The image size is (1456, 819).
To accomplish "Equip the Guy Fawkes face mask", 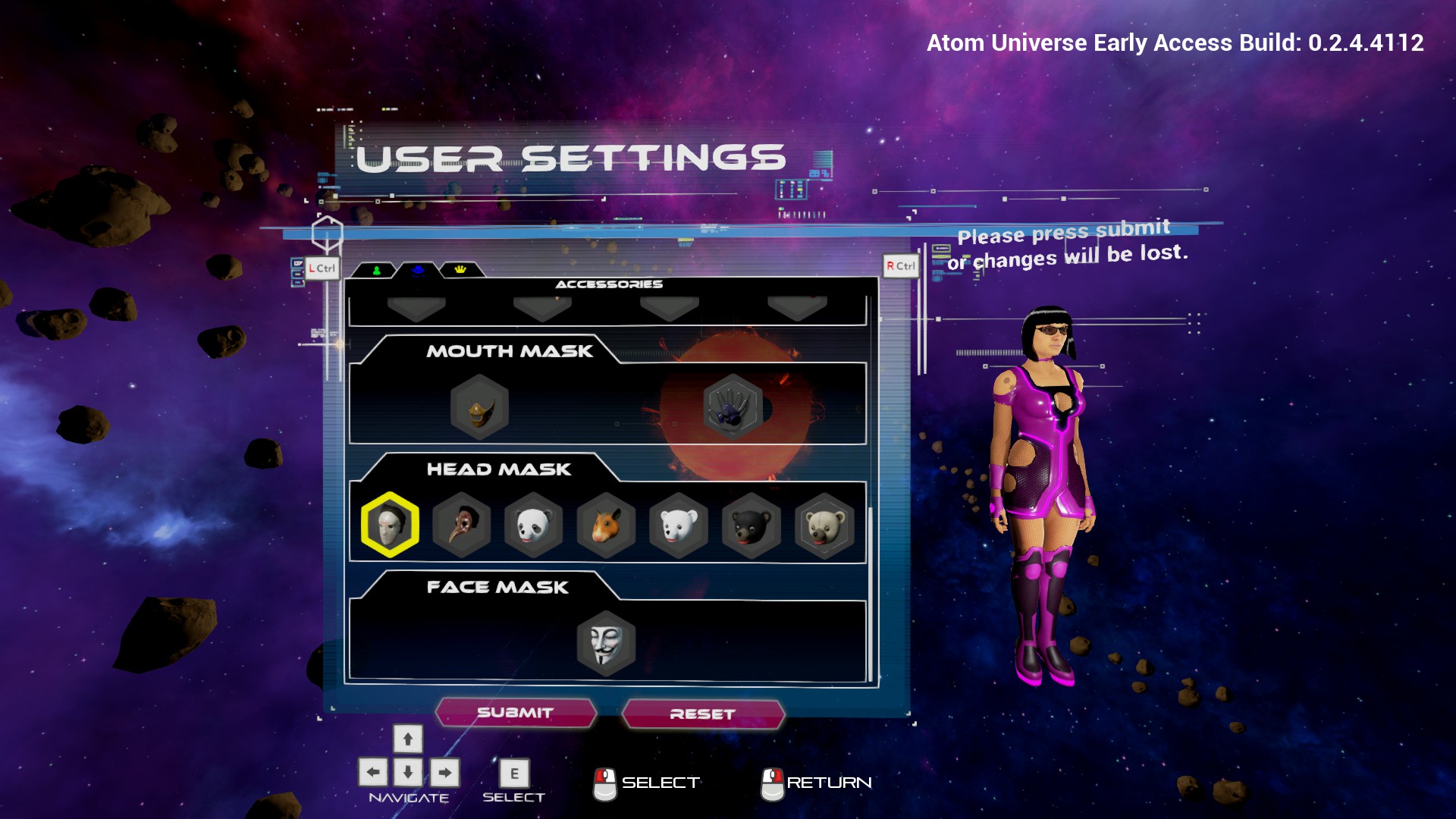I will (606, 644).
